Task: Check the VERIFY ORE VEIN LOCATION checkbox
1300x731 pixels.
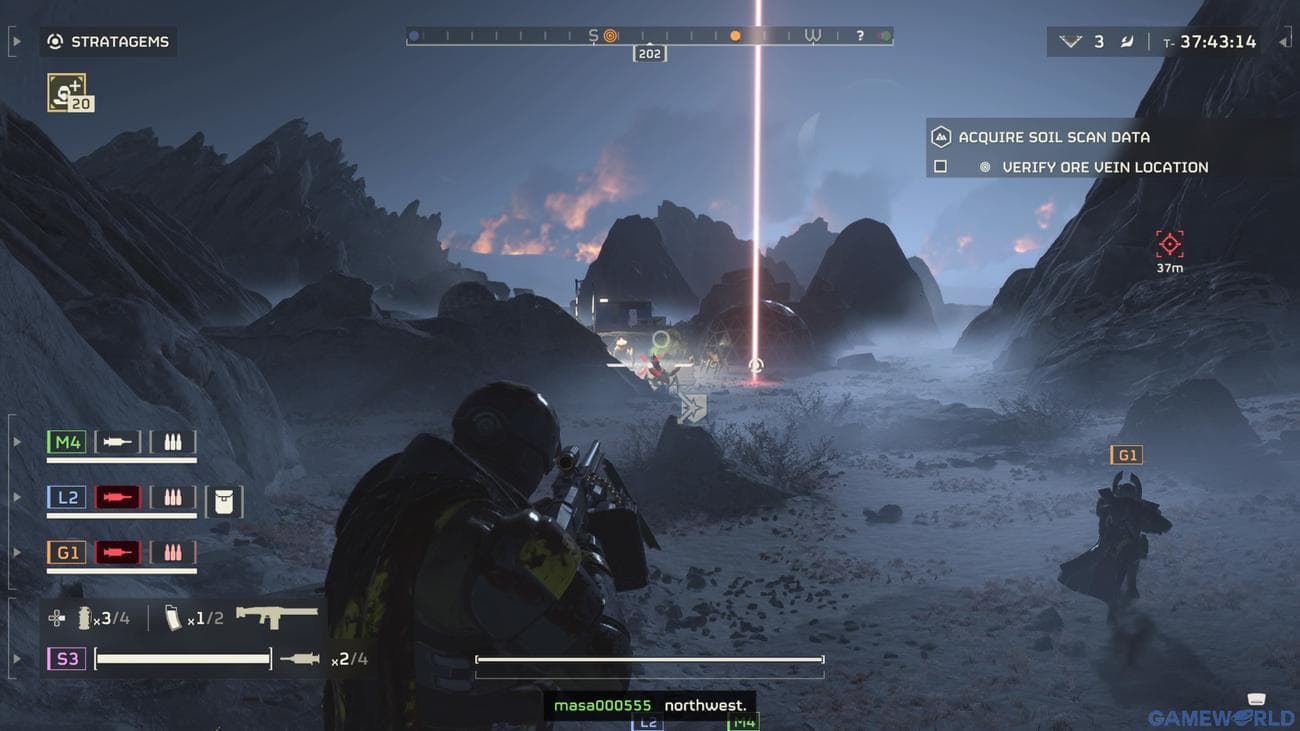Action: click(x=939, y=166)
